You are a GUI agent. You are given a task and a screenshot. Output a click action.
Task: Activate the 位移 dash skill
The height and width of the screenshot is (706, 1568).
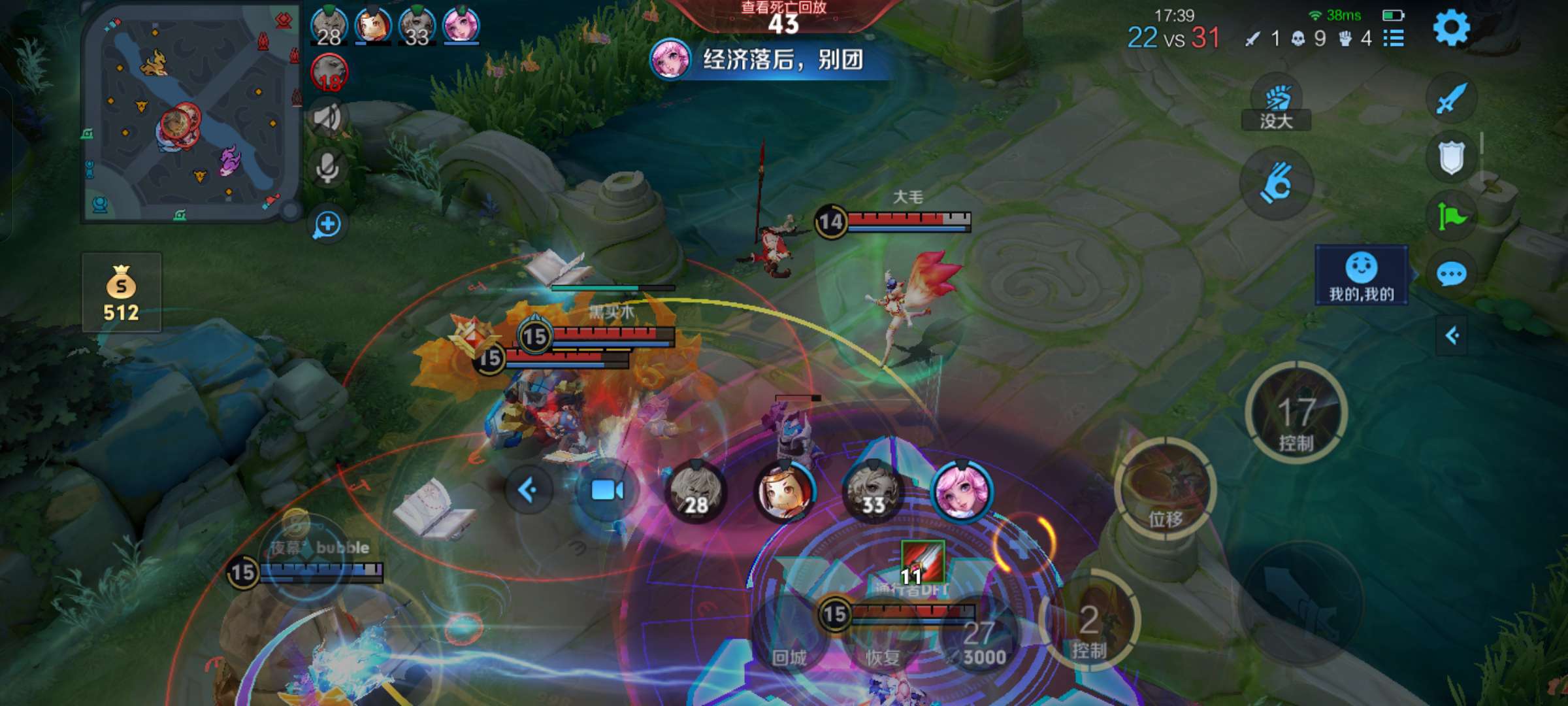coord(1166,490)
